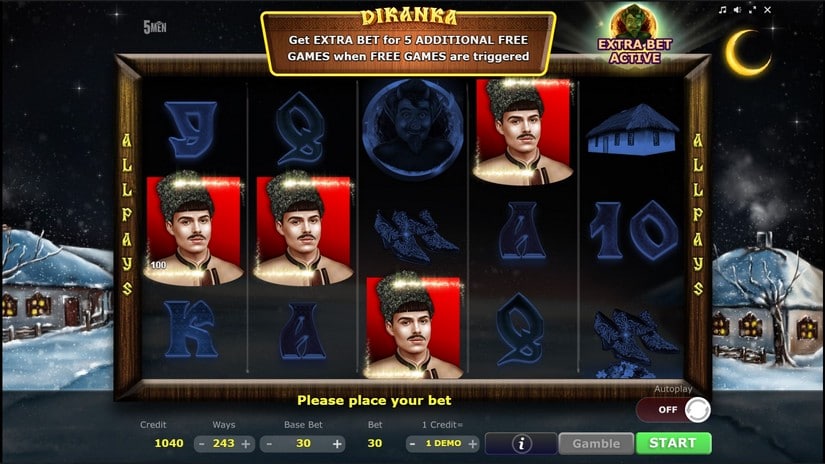825x464 pixels.
Task: Start the spin with the green START button
Action: (673, 443)
